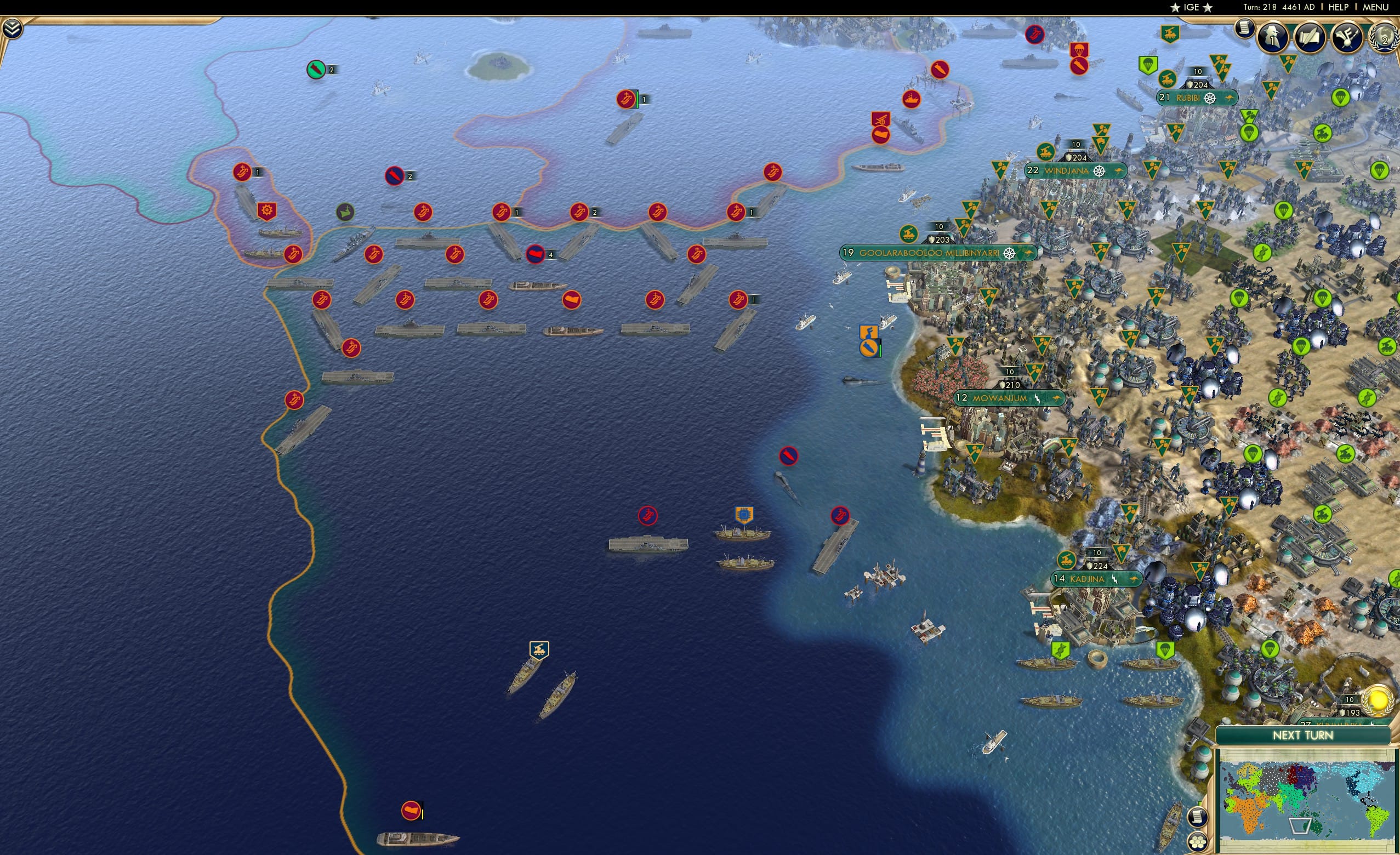
Task: Open HELP from the top bar
Action: click(x=1339, y=7)
